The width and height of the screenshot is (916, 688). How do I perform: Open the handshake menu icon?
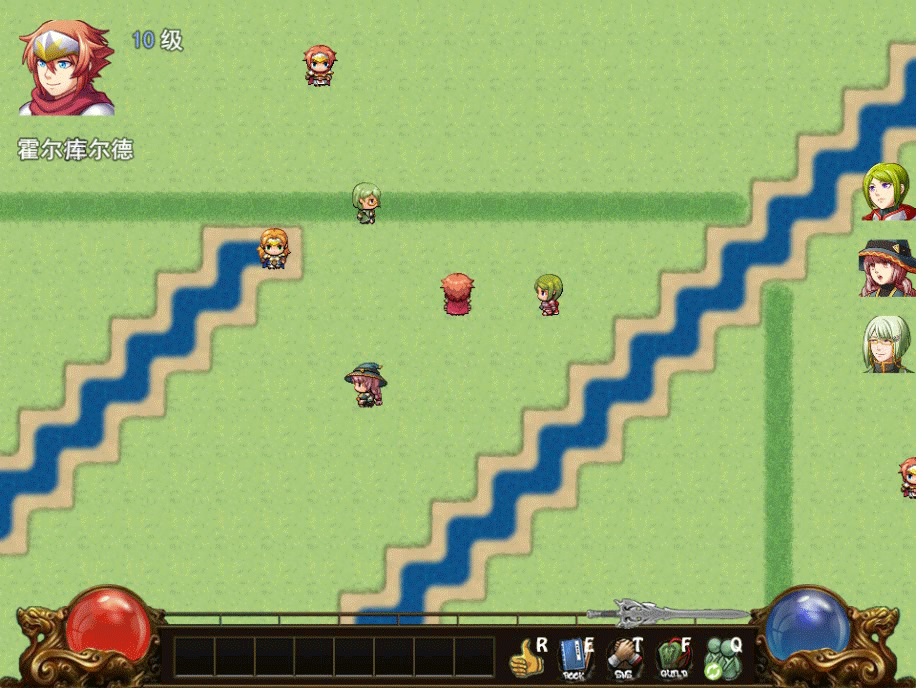click(625, 658)
